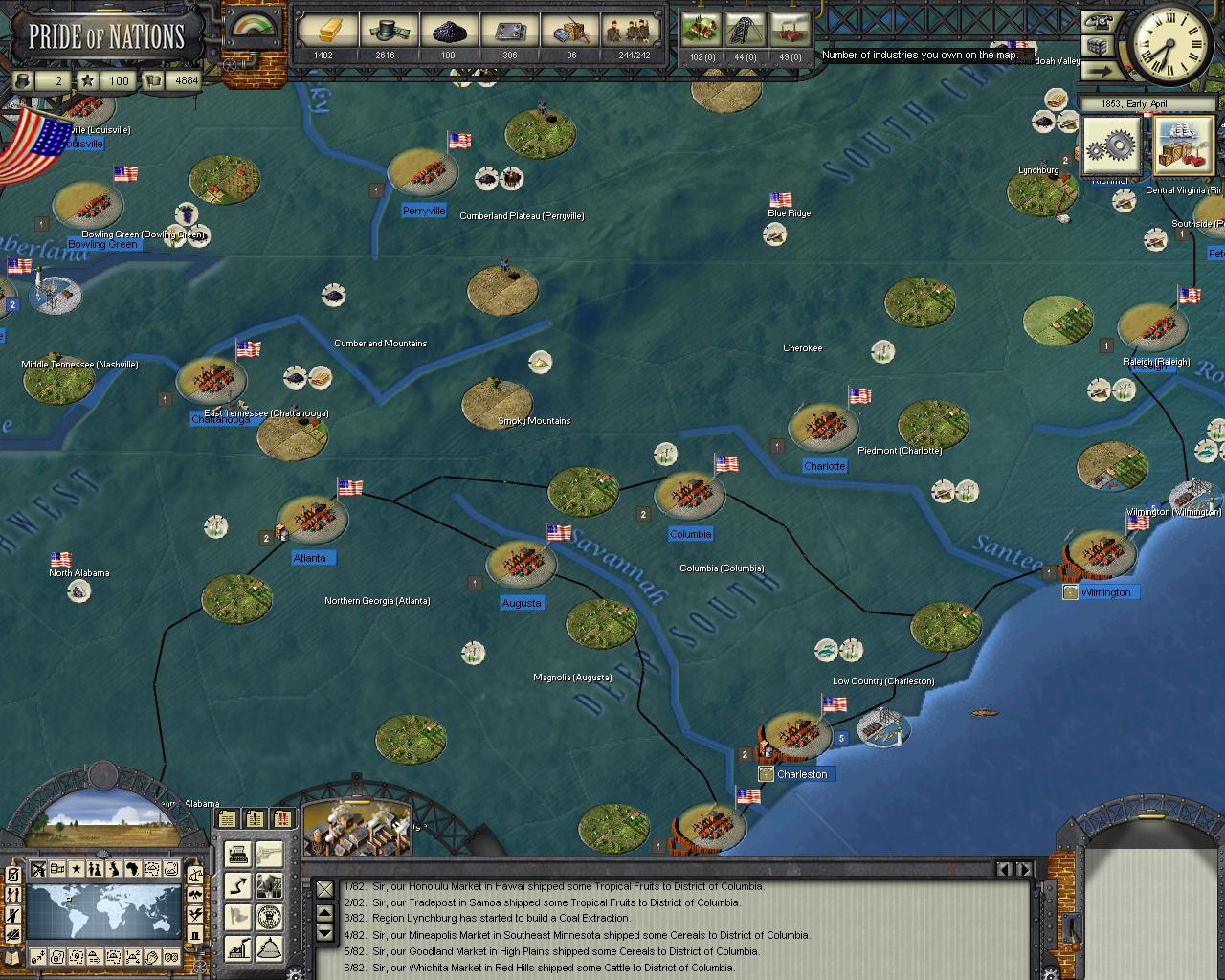Click the pith helmet colonial button
Image resolution: width=1225 pixels, height=980 pixels.
pyautogui.click(x=269, y=948)
